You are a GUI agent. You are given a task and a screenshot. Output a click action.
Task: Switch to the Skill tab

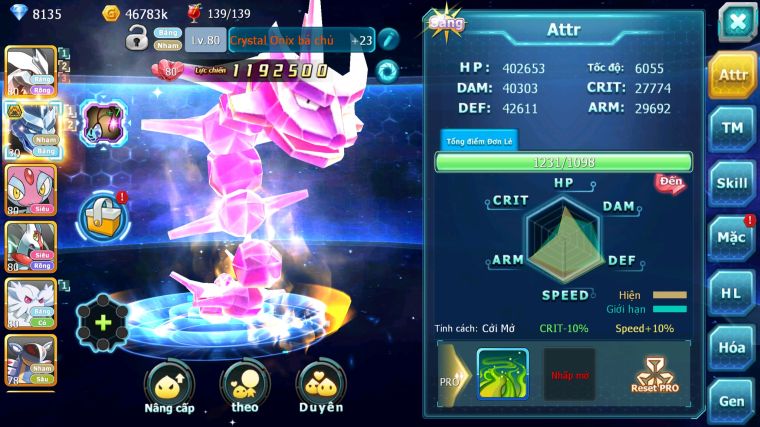tap(732, 183)
